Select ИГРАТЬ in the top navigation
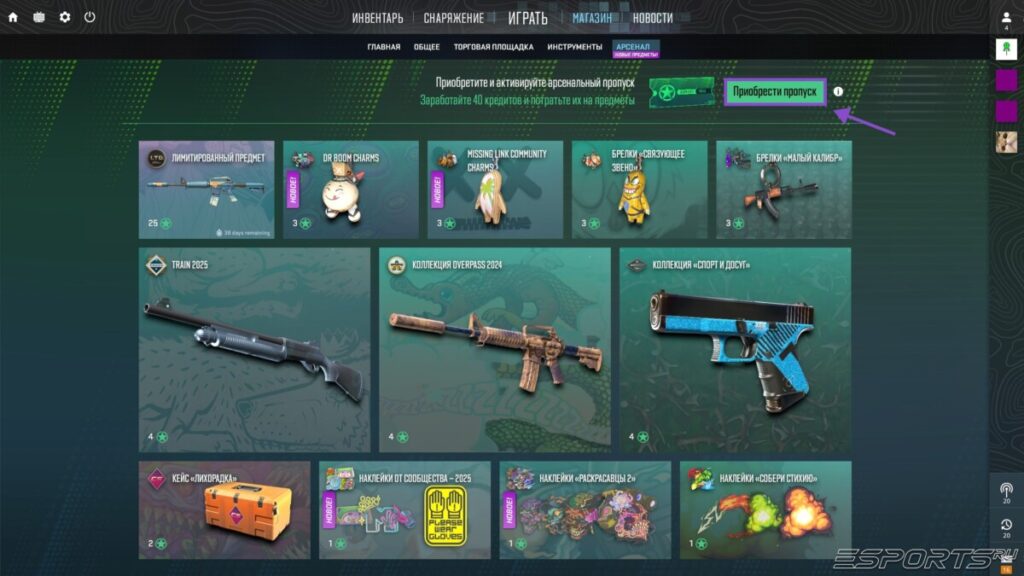Viewport: 1024px width, 576px height. (527, 18)
